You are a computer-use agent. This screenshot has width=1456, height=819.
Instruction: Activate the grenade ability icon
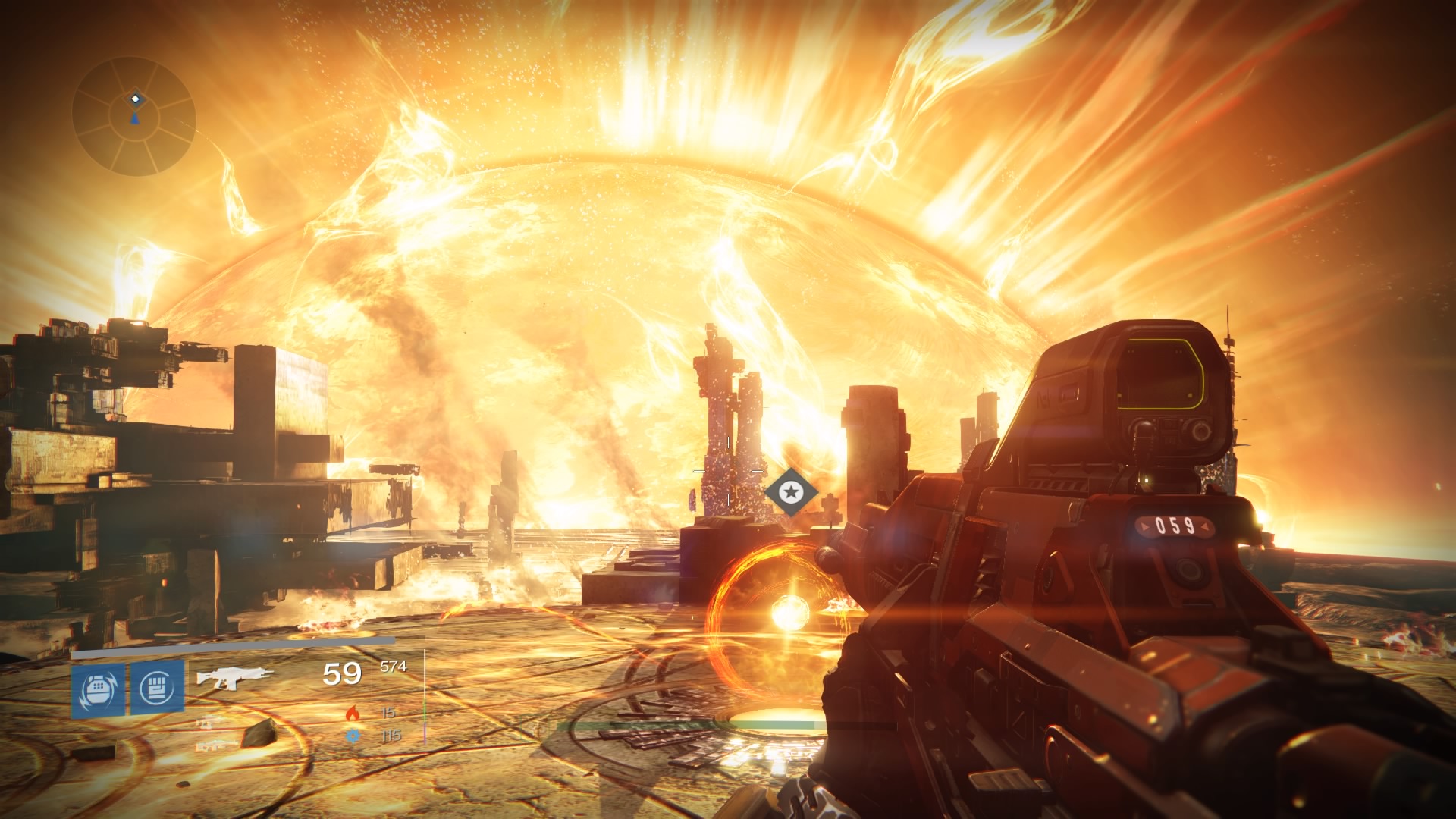[x=98, y=689]
